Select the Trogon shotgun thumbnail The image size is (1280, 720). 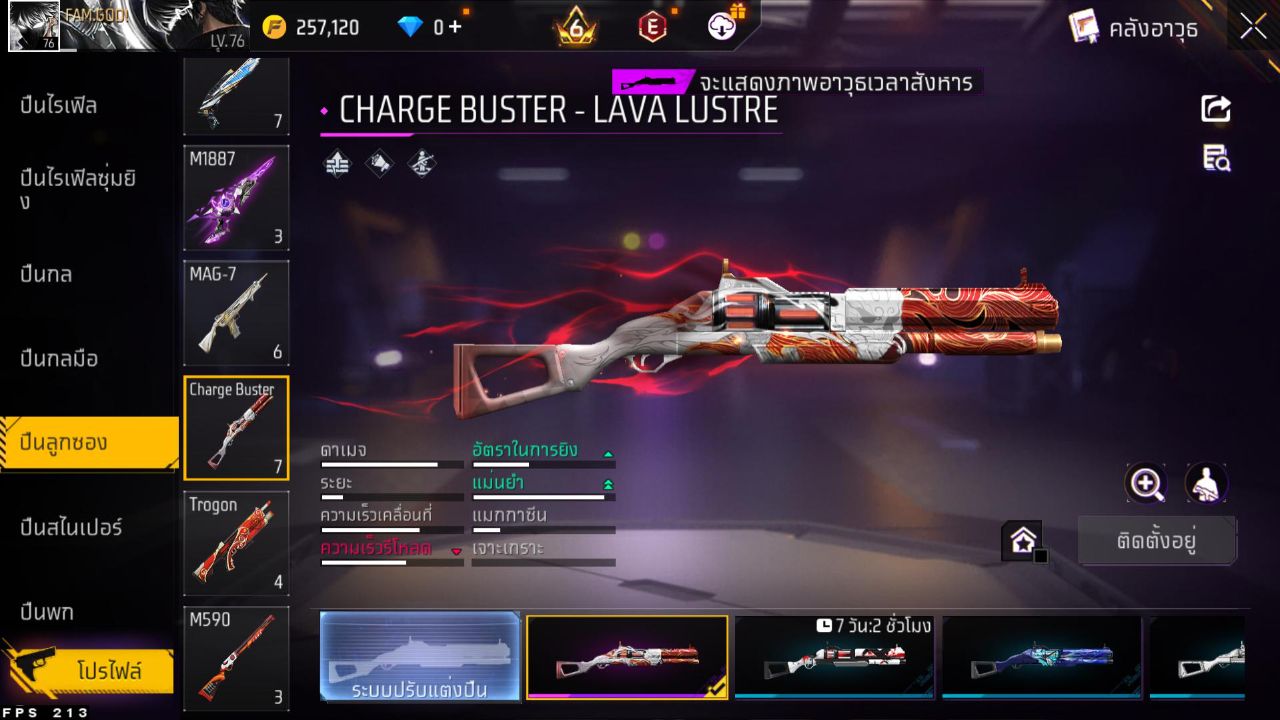click(x=236, y=543)
